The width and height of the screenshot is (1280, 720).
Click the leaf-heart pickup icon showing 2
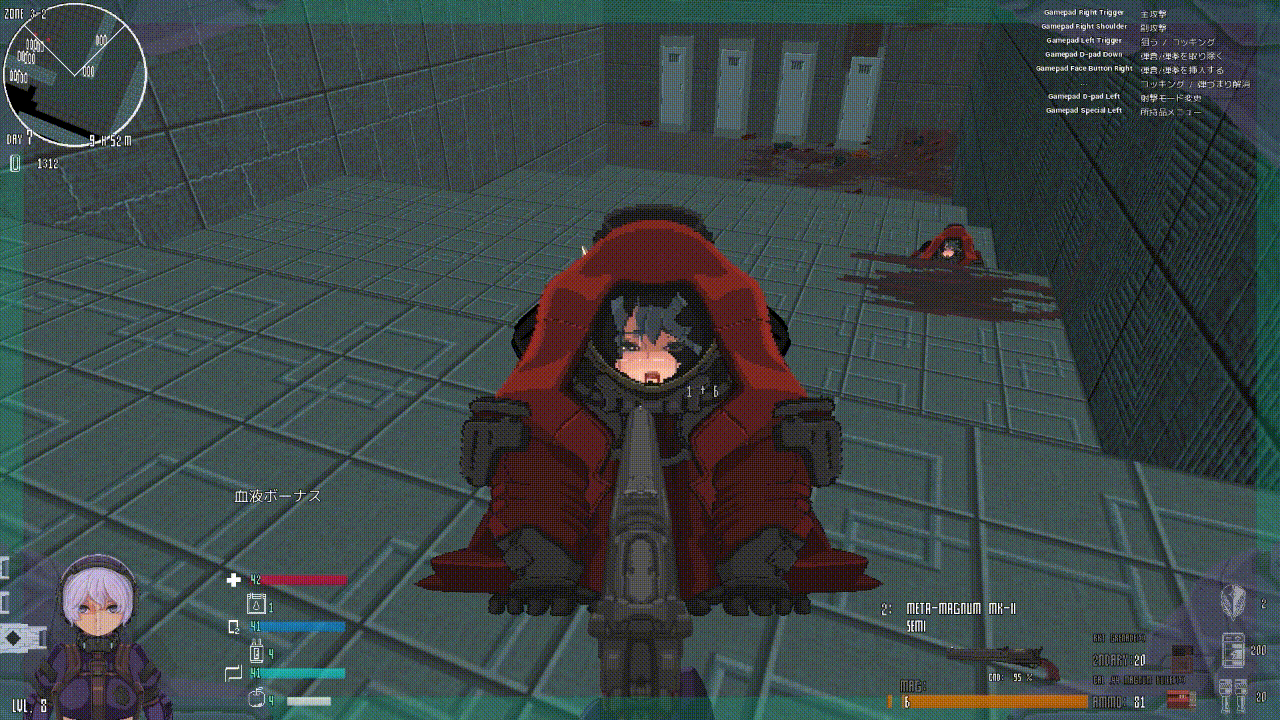[x=1233, y=600]
